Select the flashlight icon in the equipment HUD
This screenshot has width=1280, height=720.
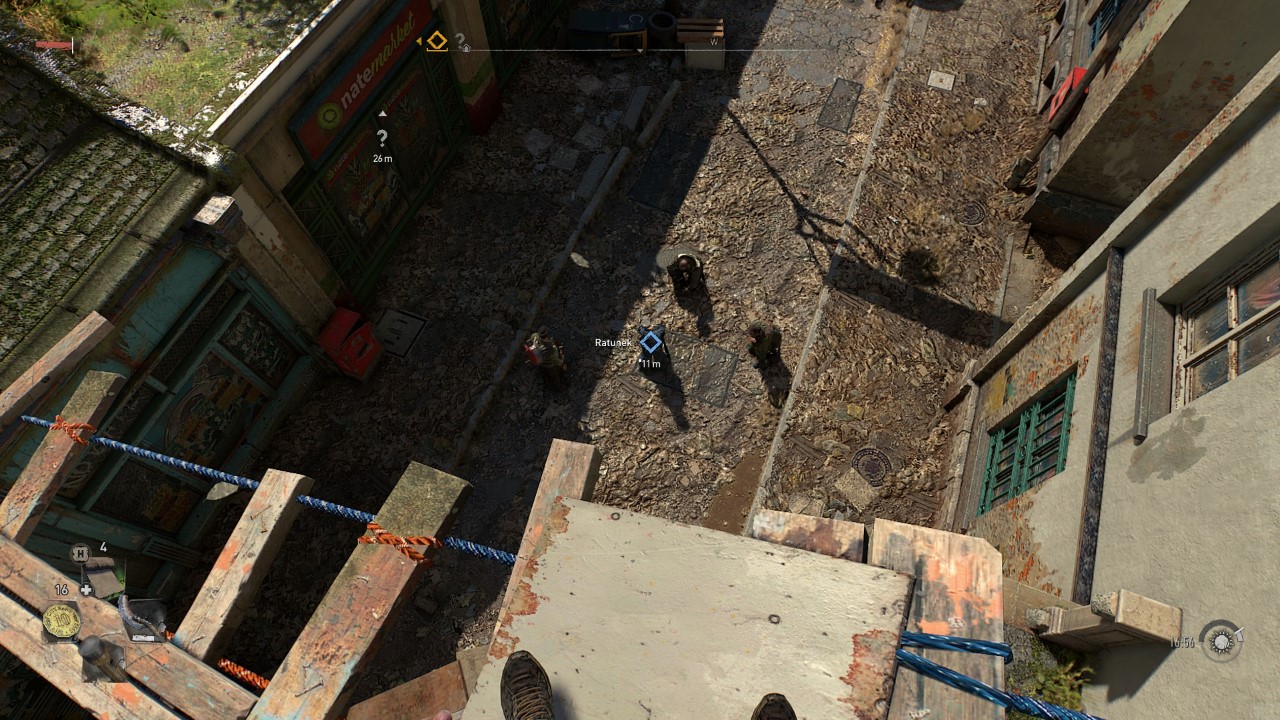(103, 659)
